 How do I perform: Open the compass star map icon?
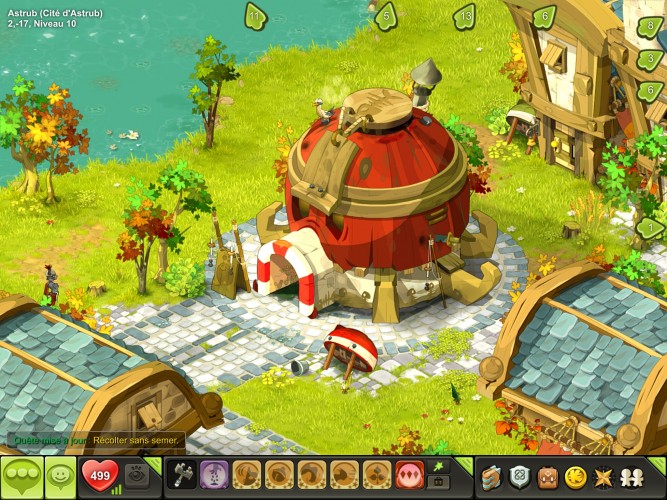click(604, 476)
